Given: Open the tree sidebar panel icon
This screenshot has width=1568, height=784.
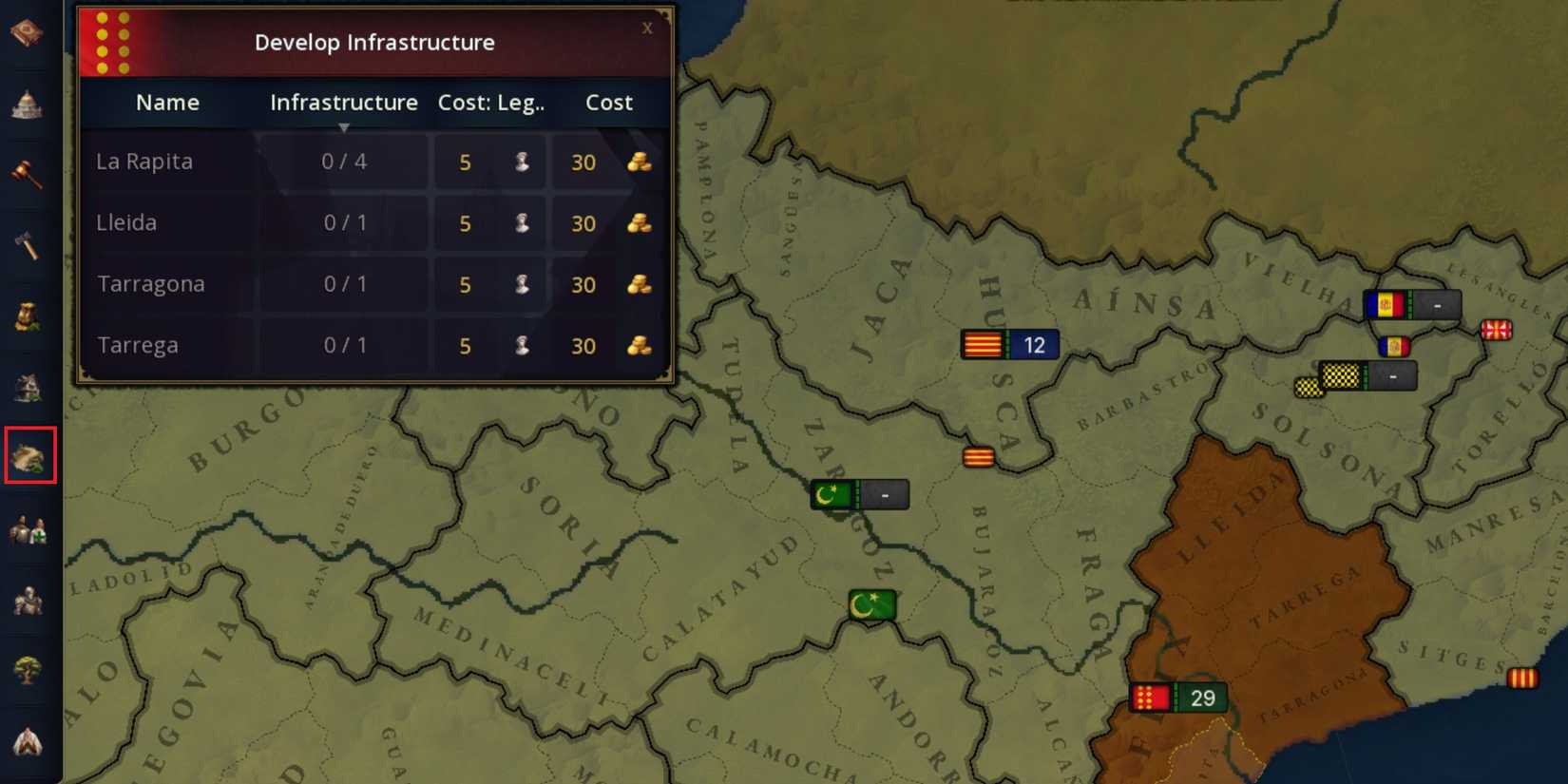Looking at the screenshot, I should [x=29, y=670].
